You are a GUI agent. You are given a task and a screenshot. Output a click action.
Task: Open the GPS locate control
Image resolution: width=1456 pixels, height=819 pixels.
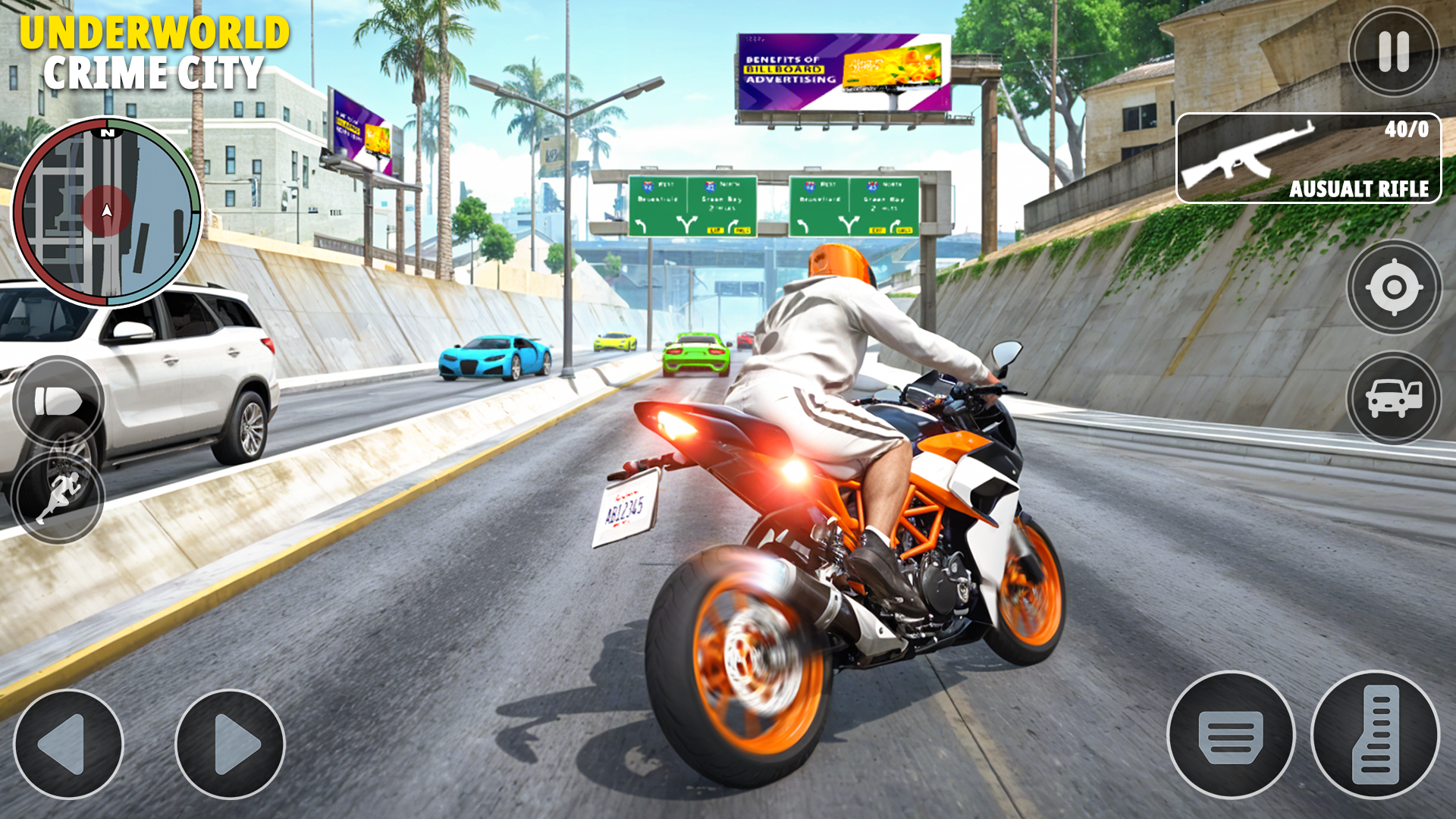pyautogui.click(x=1392, y=289)
